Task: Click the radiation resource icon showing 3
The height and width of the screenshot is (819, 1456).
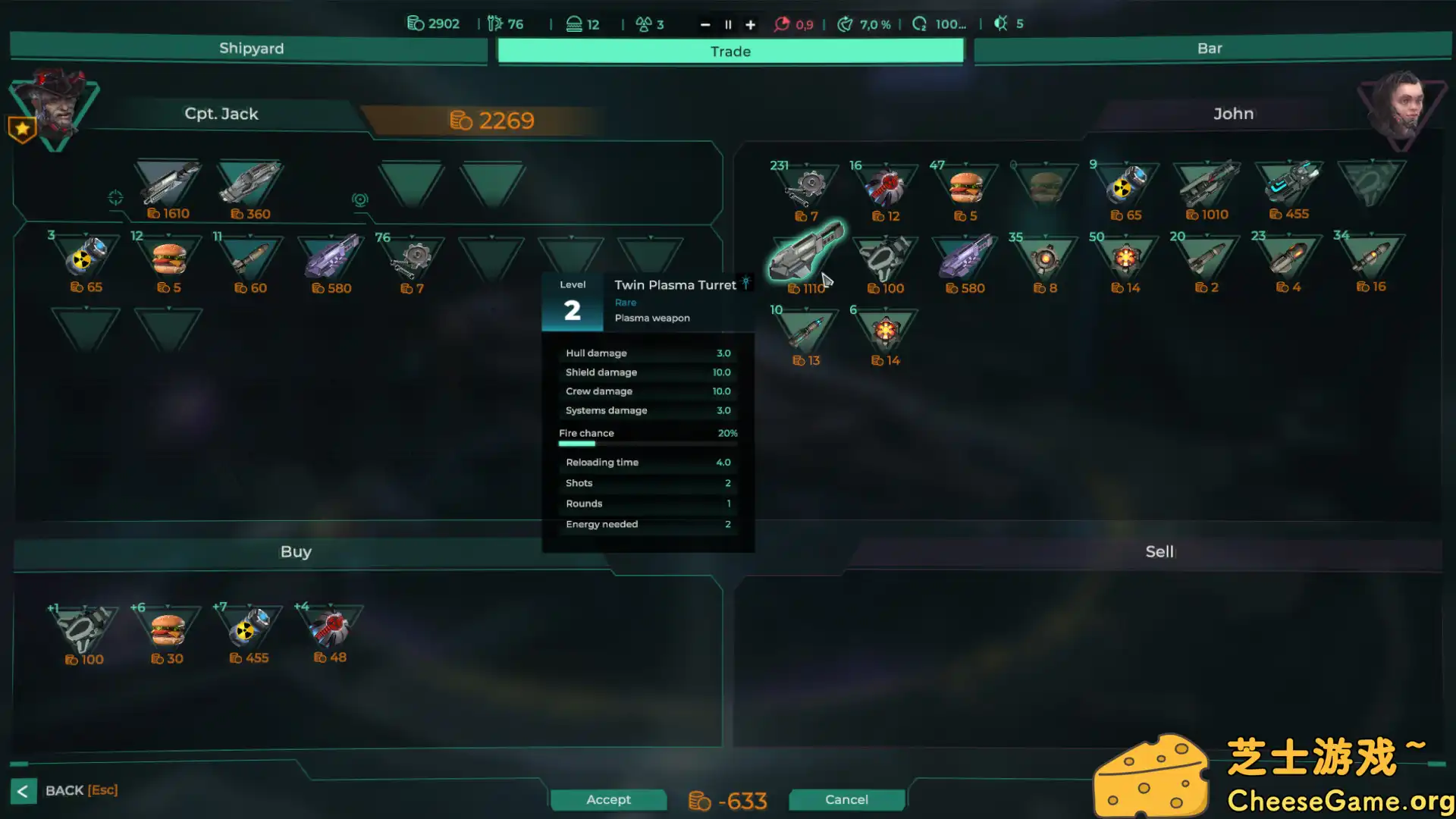Action: [x=645, y=24]
